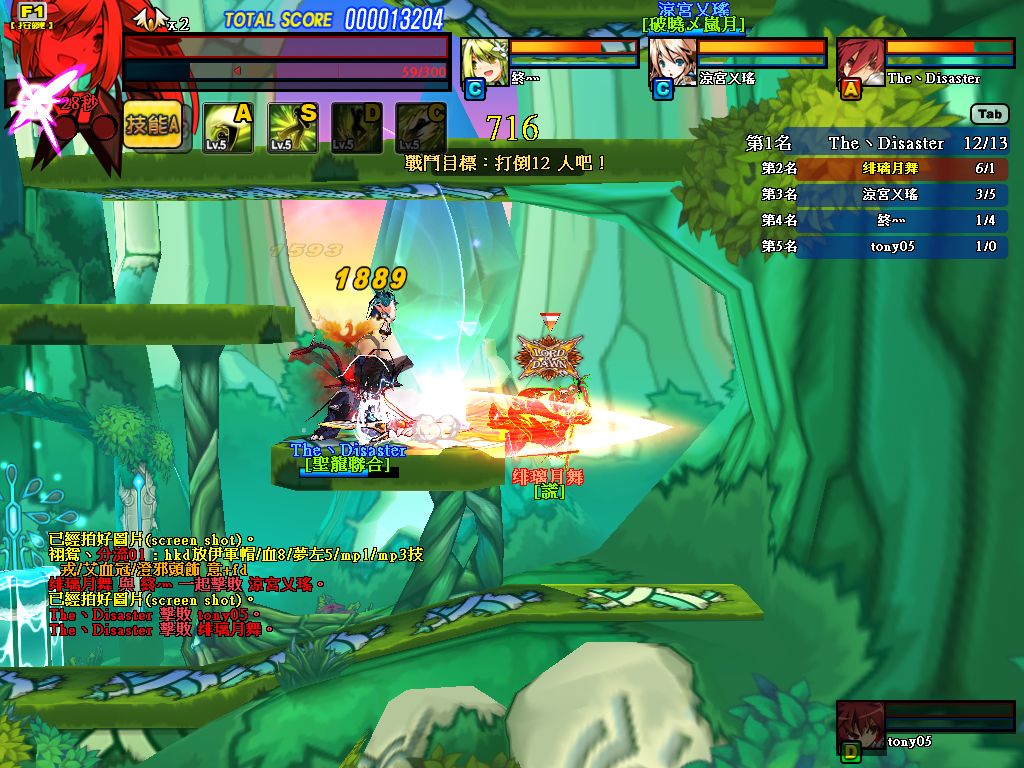The height and width of the screenshot is (768, 1024).
Task: Trigger the dimmed skill icon marked C
Action: tap(420, 128)
